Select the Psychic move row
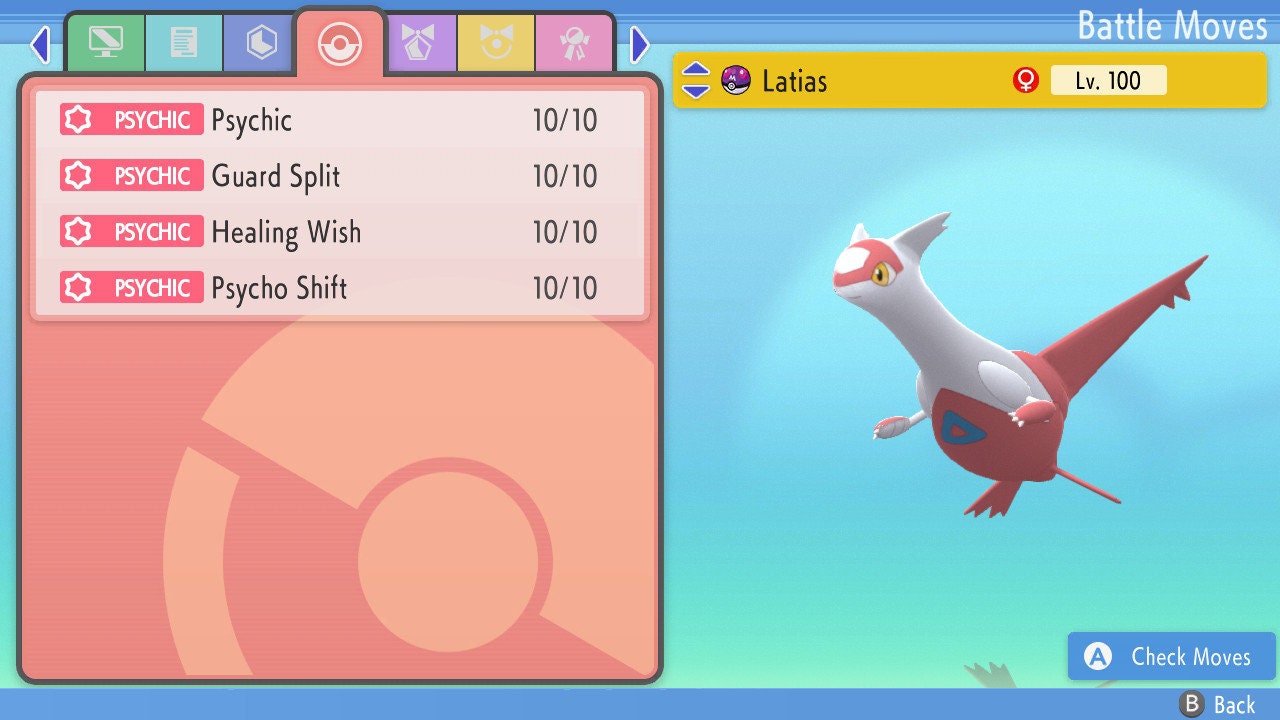The height and width of the screenshot is (720, 1280). click(340, 121)
